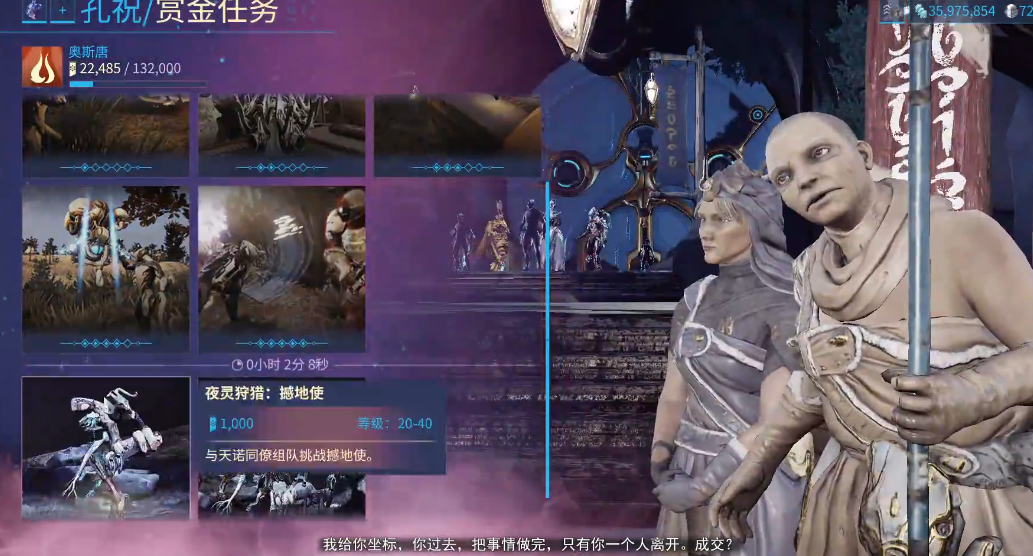This screenshot has height=556, width=1033.
Task: Select the Teralyst hunt bounty thumbnail
Action: [106, 447]
